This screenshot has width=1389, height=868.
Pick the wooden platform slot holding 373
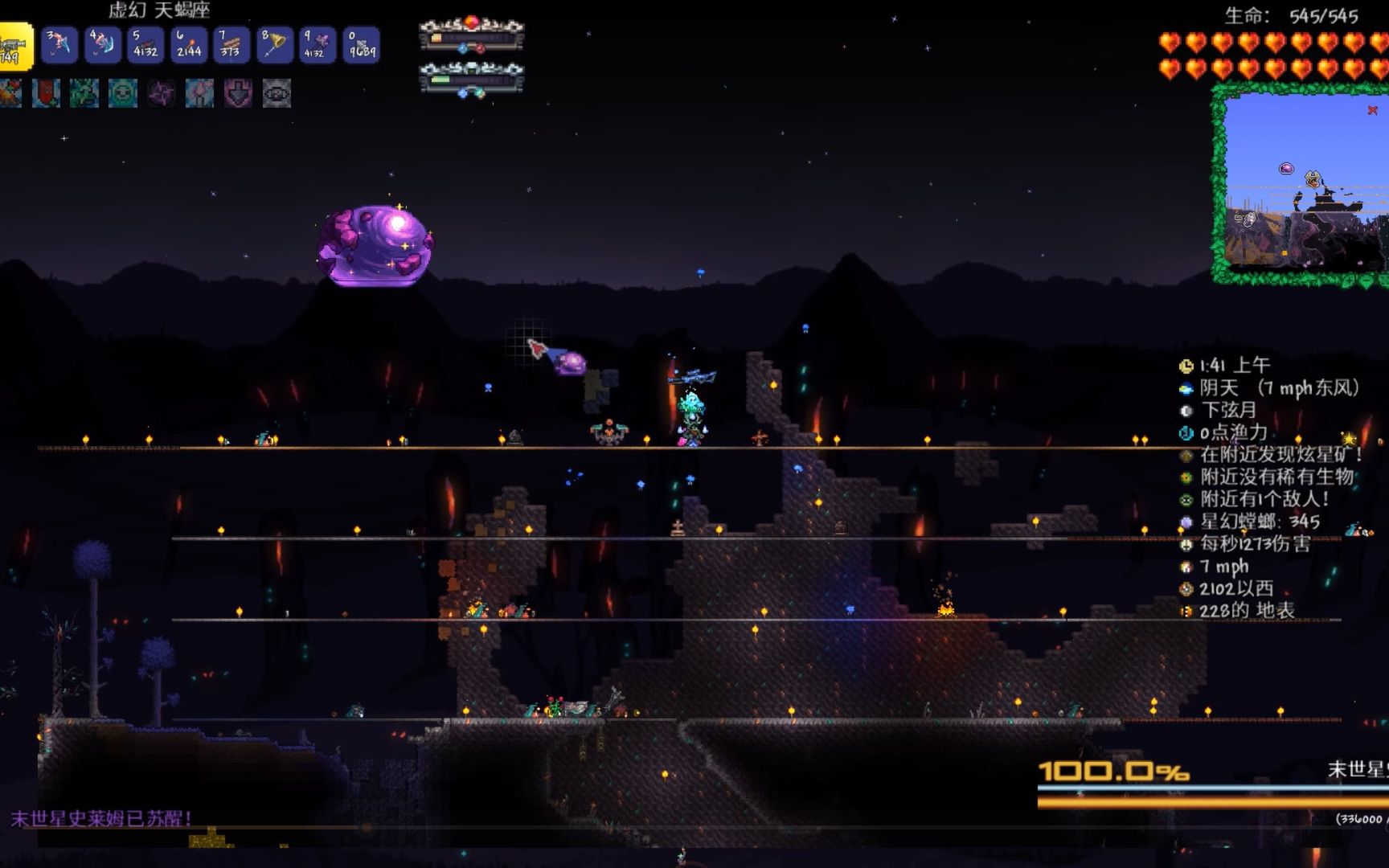231,45
